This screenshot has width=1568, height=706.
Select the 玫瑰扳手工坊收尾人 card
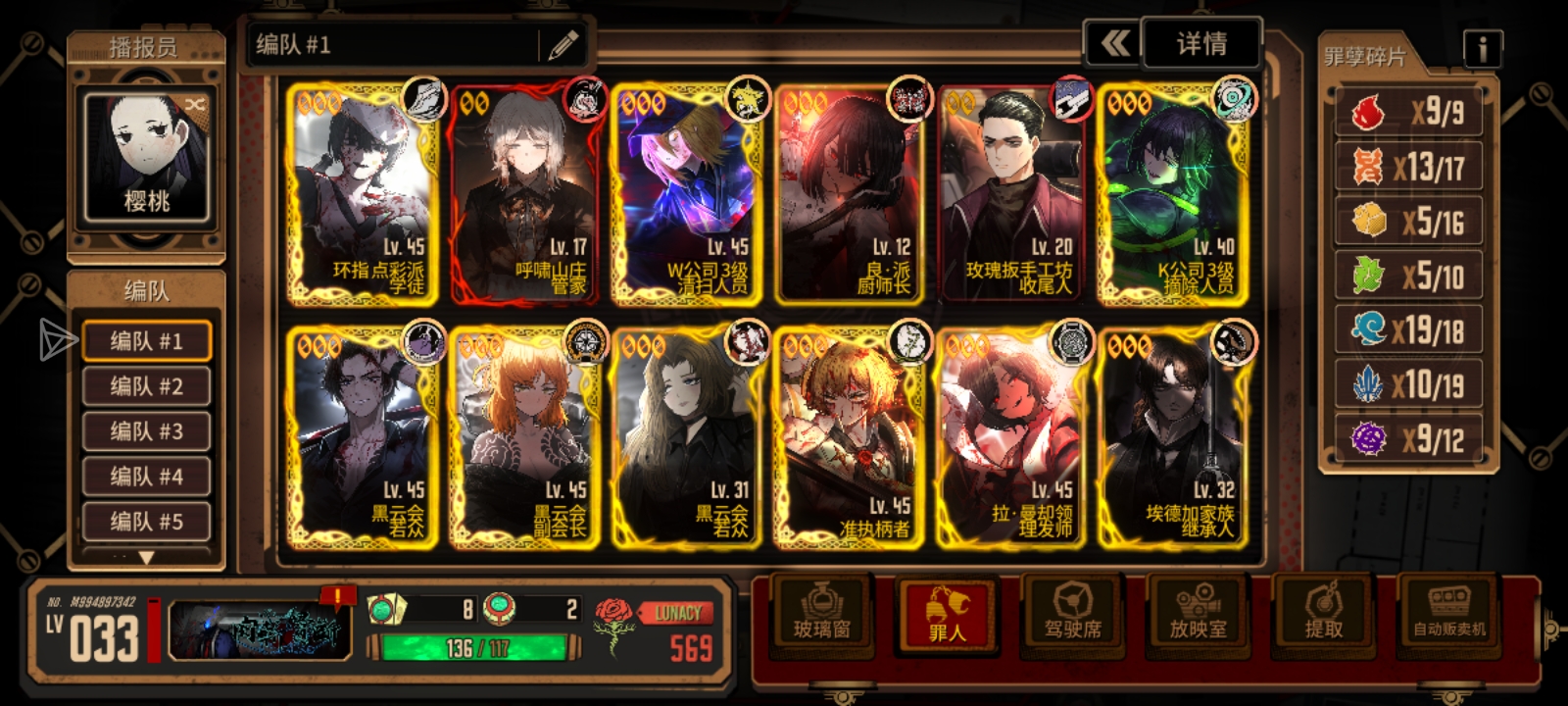pyautogui.click(x=1013, y=196)
